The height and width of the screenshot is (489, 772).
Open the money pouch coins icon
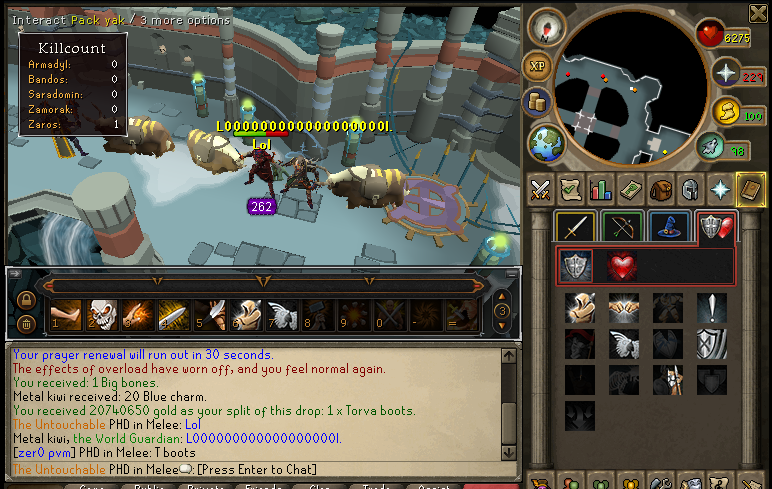point(541,104)
